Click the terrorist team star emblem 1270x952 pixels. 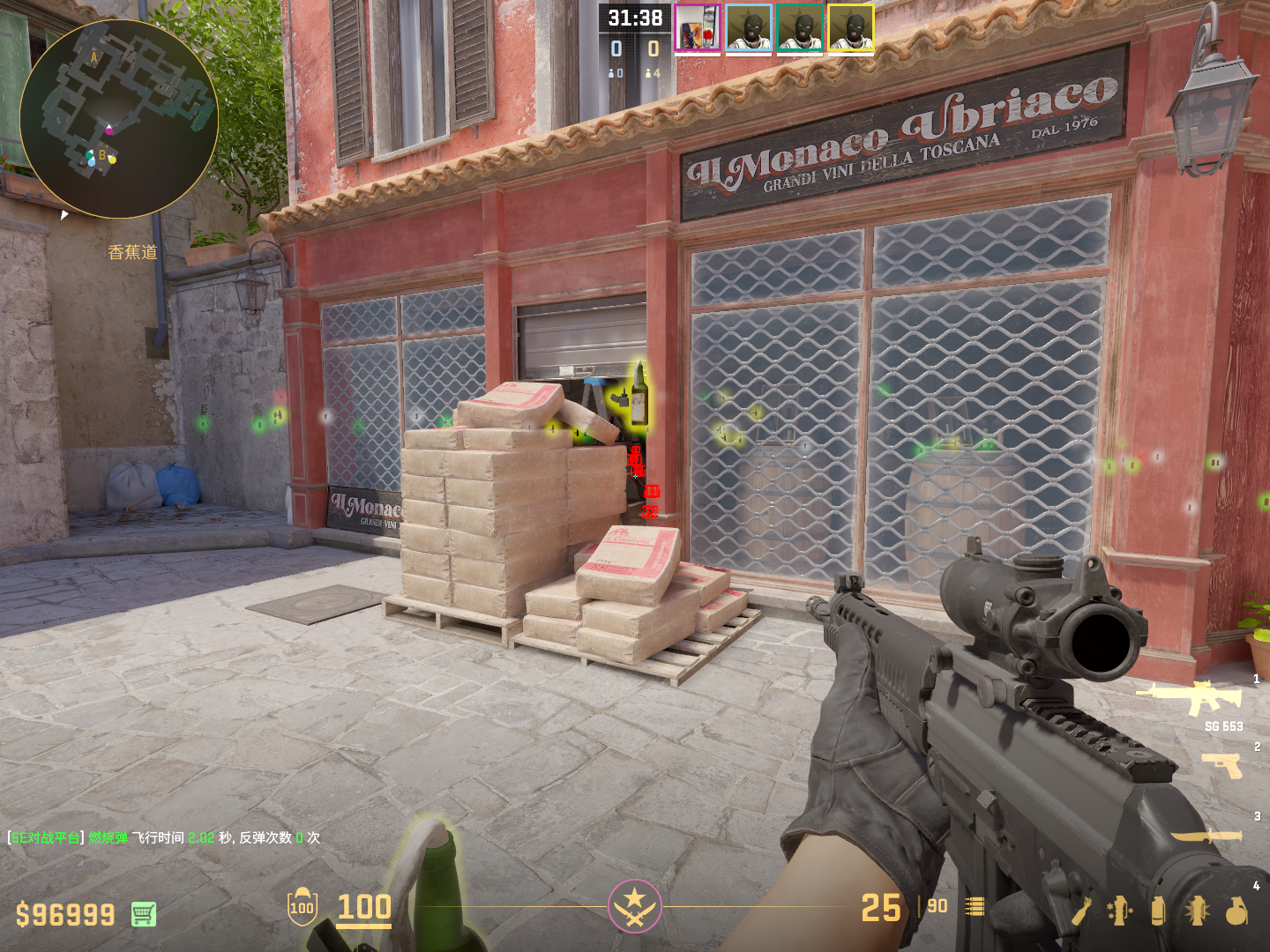[x=634, y=905]
